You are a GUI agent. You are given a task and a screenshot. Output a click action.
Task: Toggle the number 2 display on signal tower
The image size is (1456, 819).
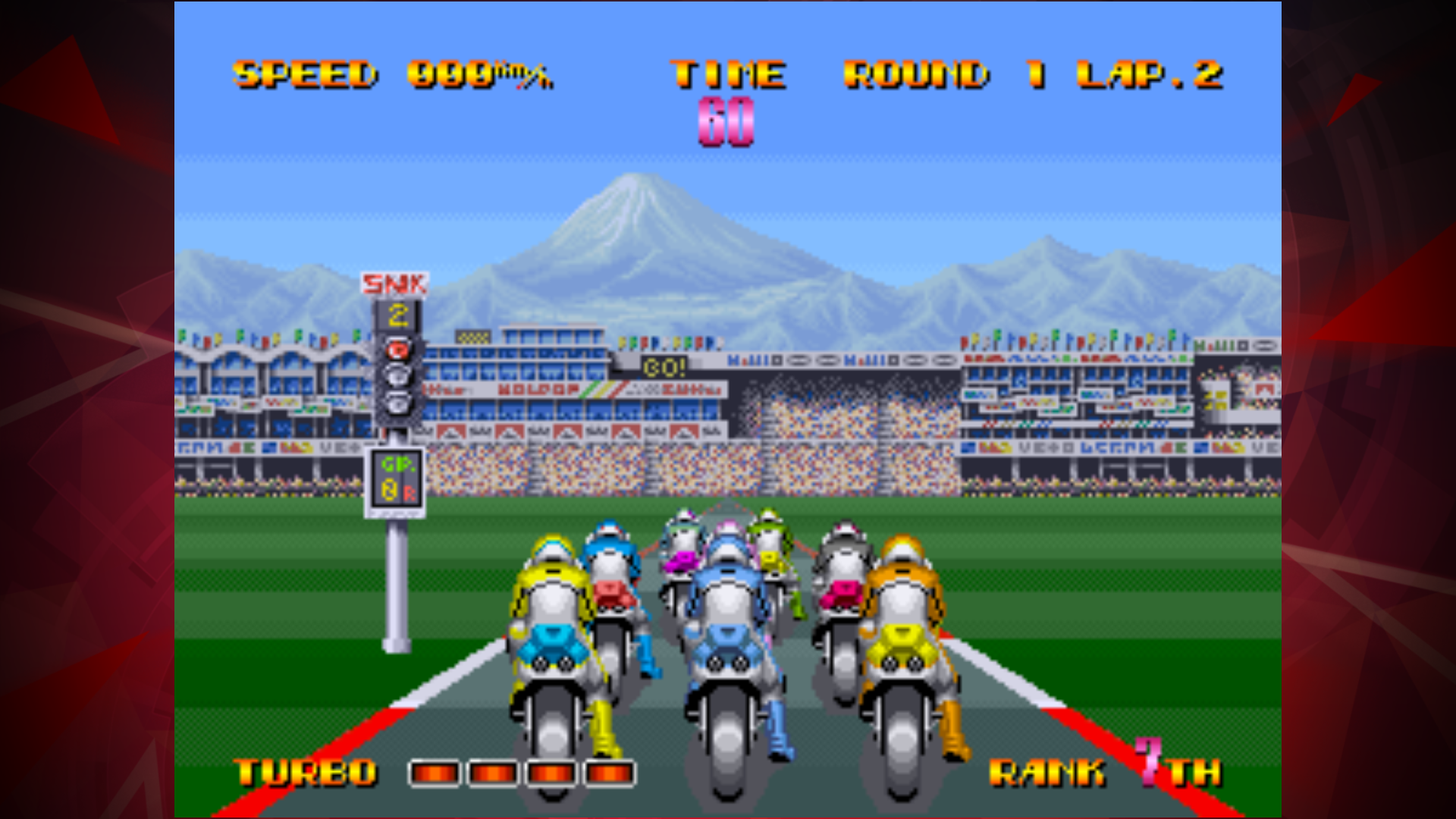(x=396, y=314)
